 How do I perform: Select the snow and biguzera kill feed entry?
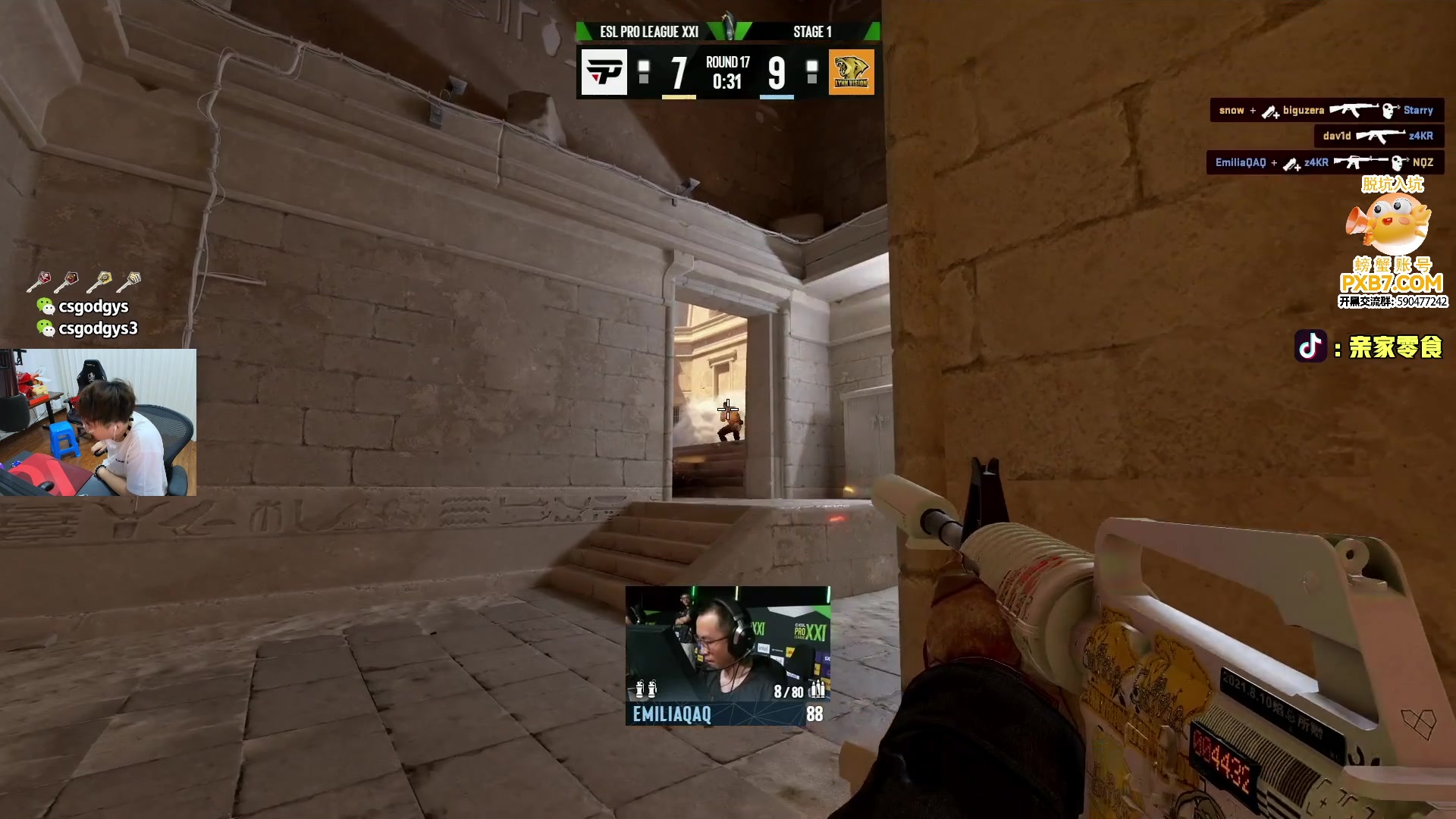pyautogui.click(x=1326, y=111)
